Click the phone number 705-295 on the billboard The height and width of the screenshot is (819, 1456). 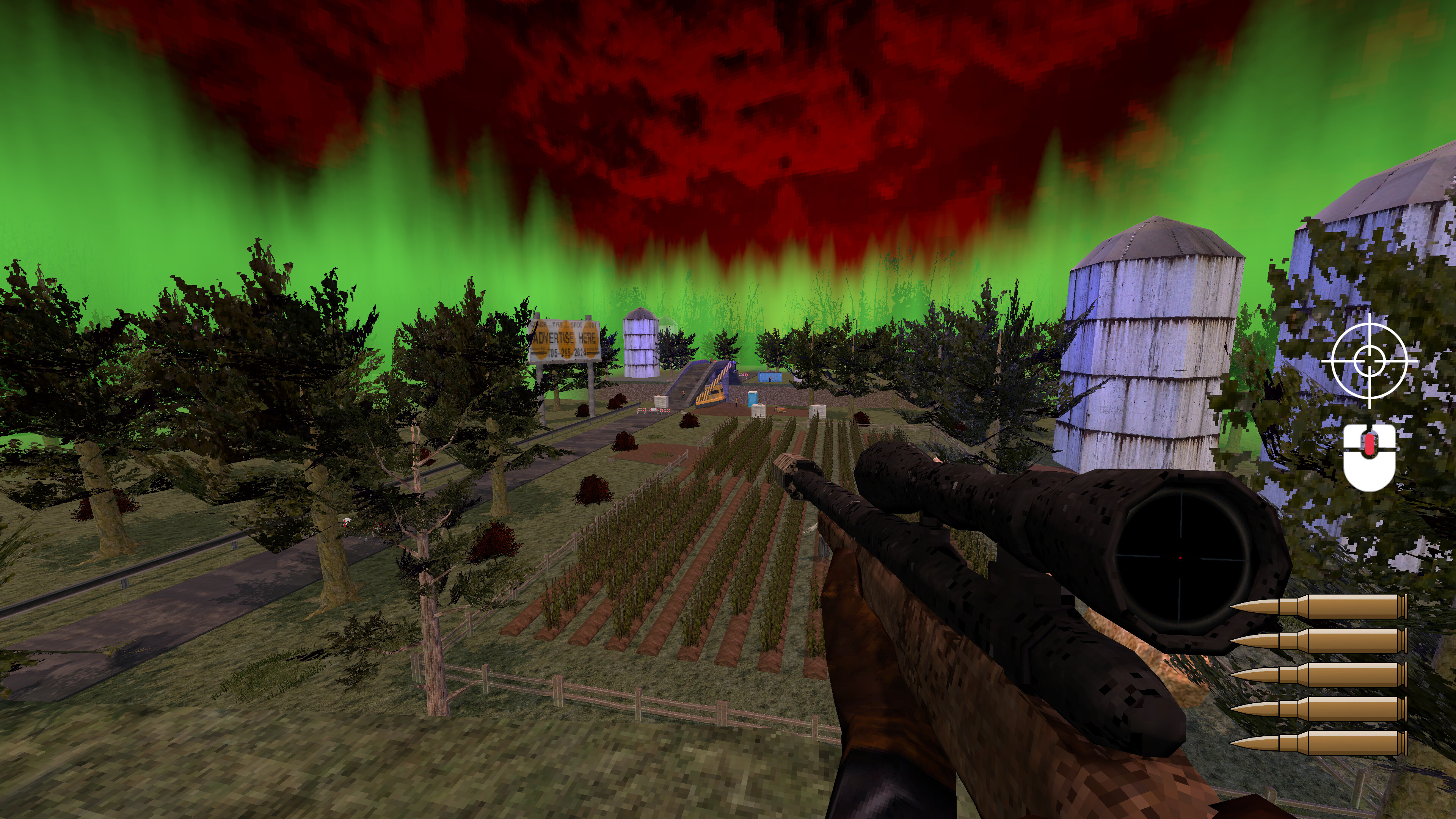pyautogui.click(x=560, y=353)
